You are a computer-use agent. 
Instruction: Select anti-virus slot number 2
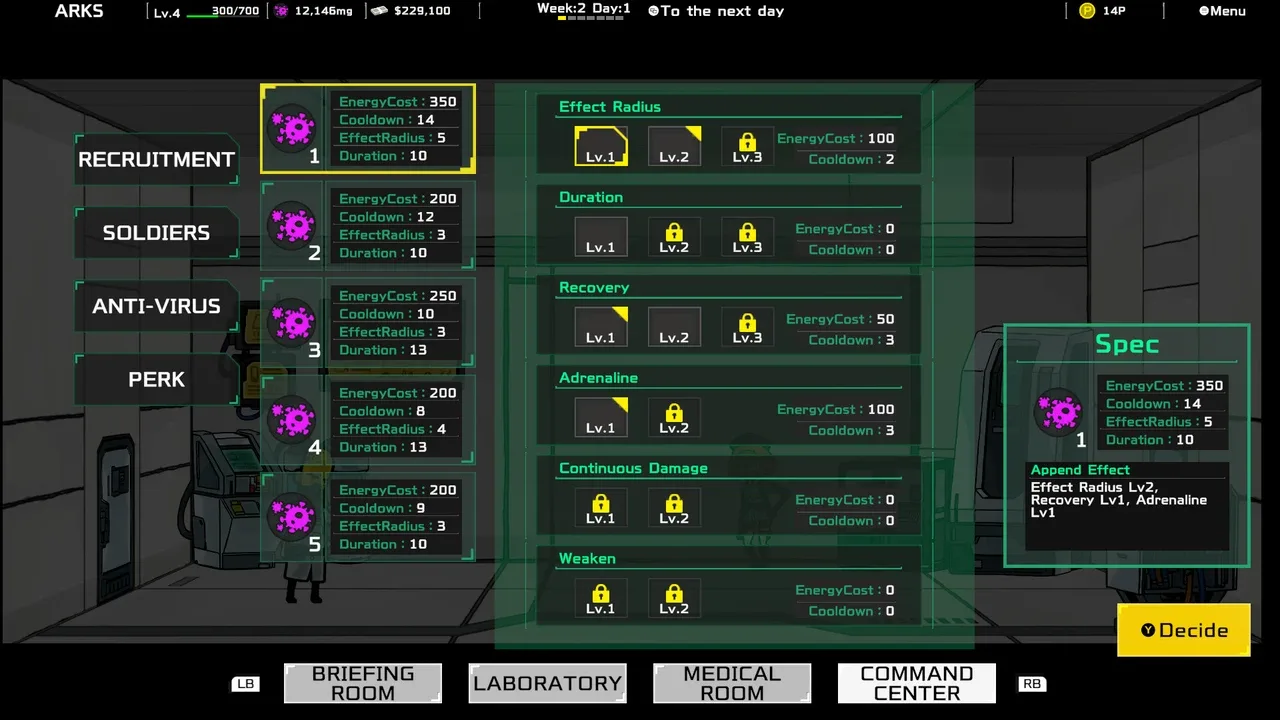coord(367,225)
